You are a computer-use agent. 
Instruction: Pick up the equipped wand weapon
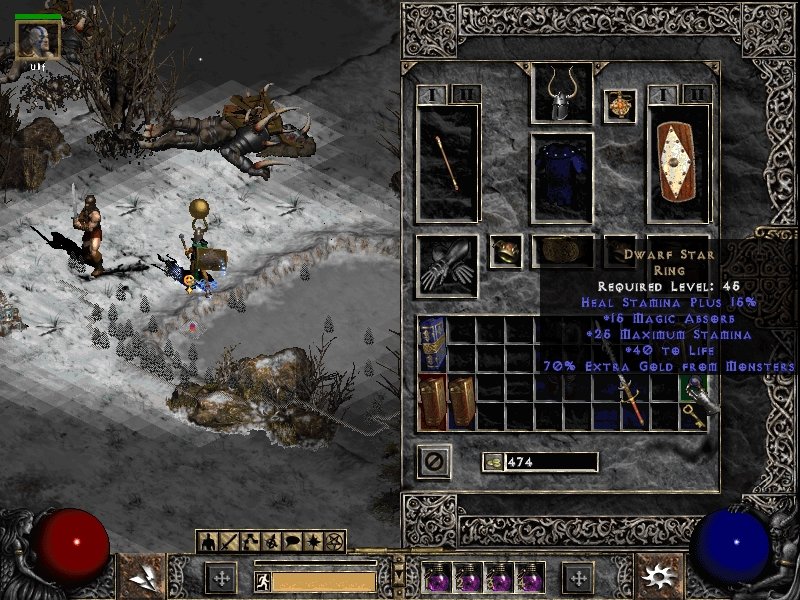[x=448, y=163]
